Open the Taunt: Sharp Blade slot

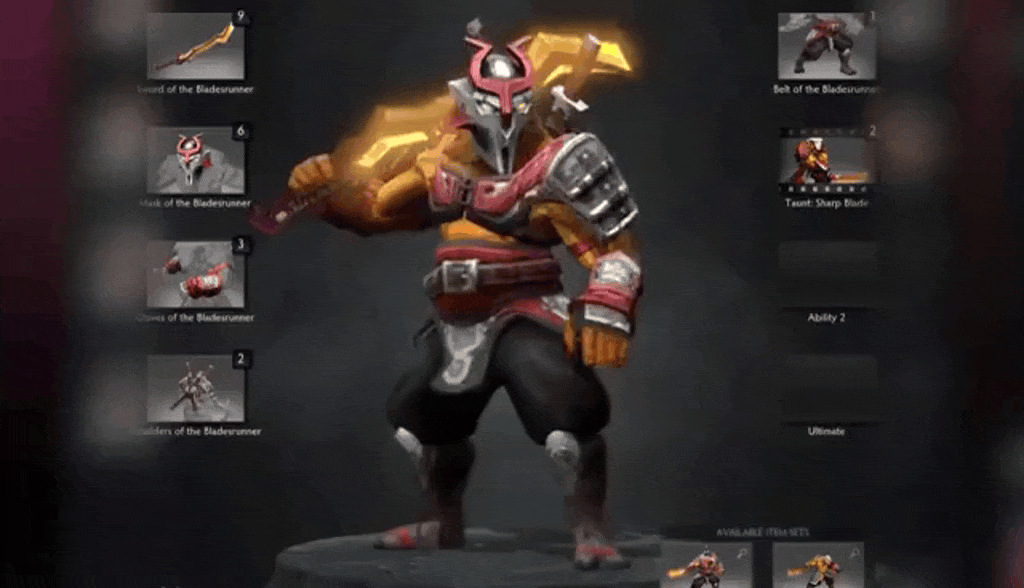827,160
